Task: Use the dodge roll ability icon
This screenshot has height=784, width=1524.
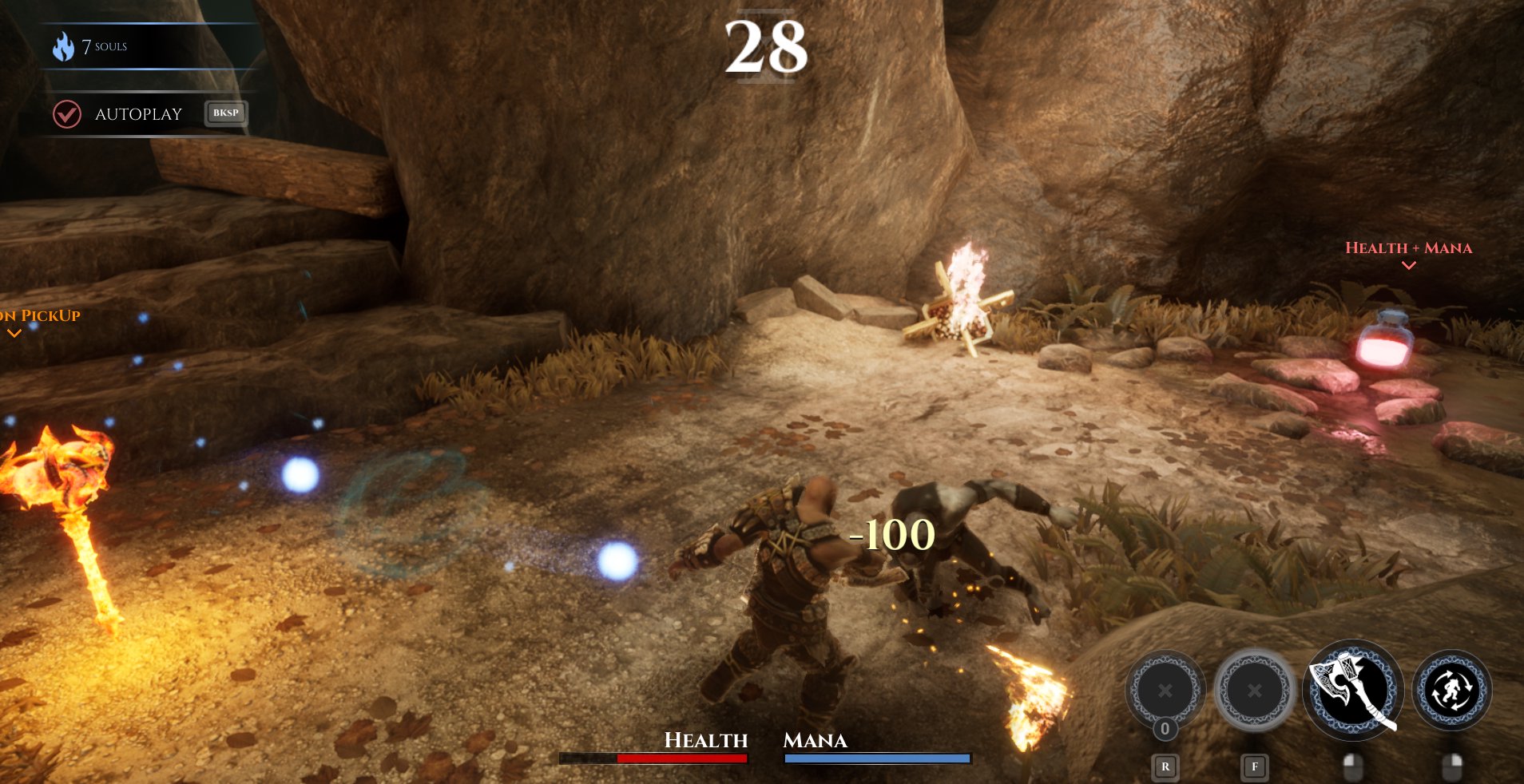Action: 1451,690
